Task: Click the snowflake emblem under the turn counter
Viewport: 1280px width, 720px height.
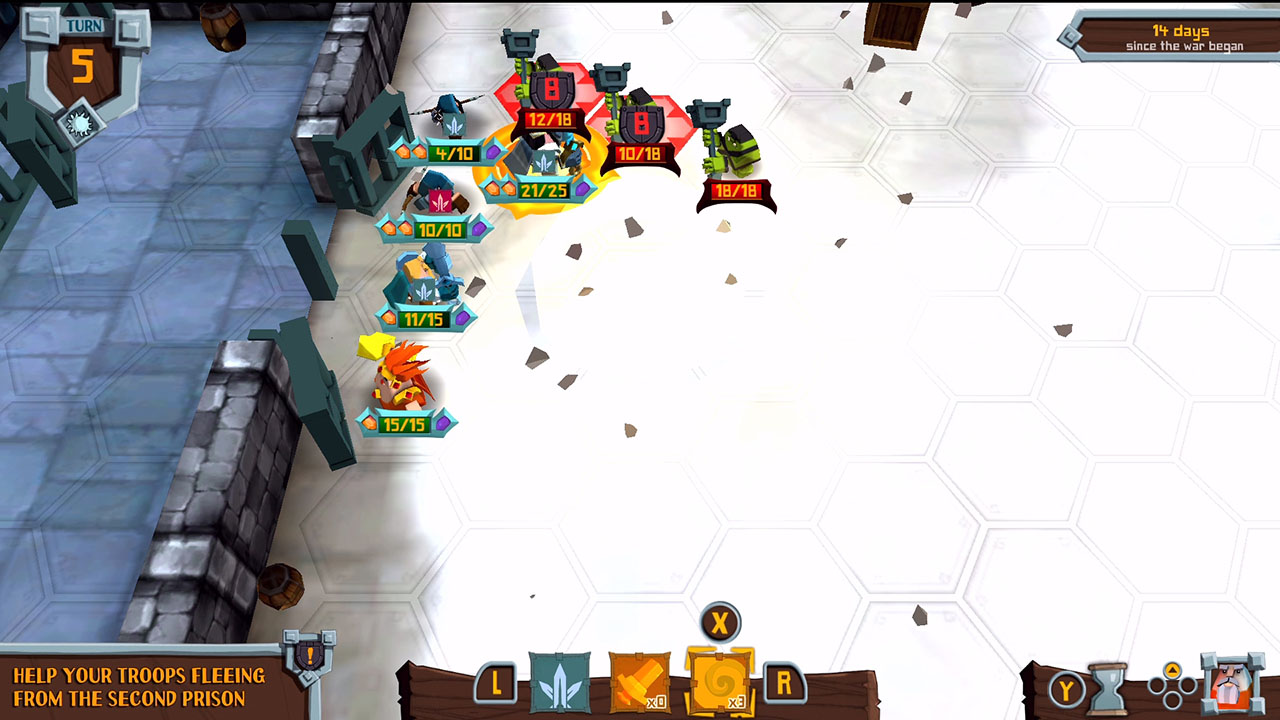Action: (x=80, y=121)
